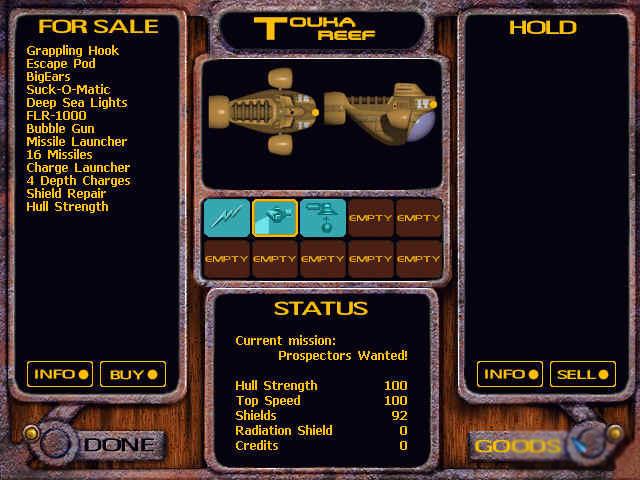Viewport: 640px width, 480px height.
Task: Pick the Charge Launcher
Action: [78, 168]
